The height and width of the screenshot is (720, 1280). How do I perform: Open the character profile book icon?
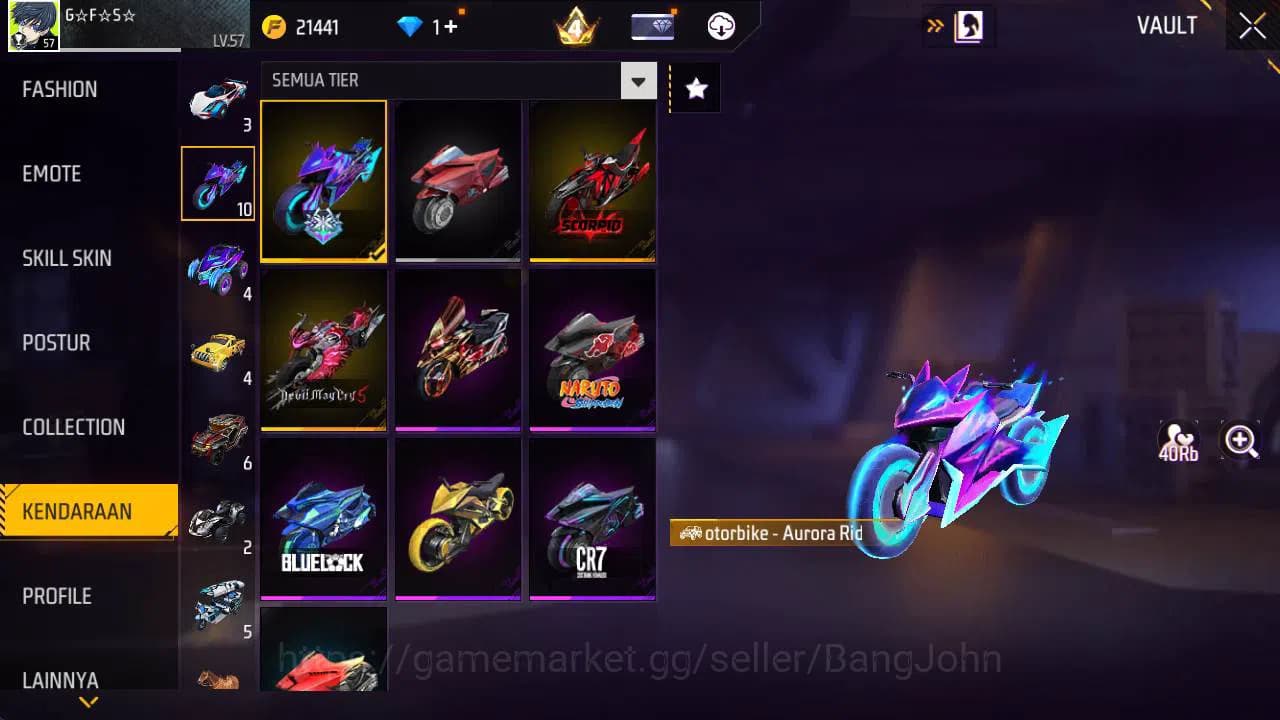point(970,26)
